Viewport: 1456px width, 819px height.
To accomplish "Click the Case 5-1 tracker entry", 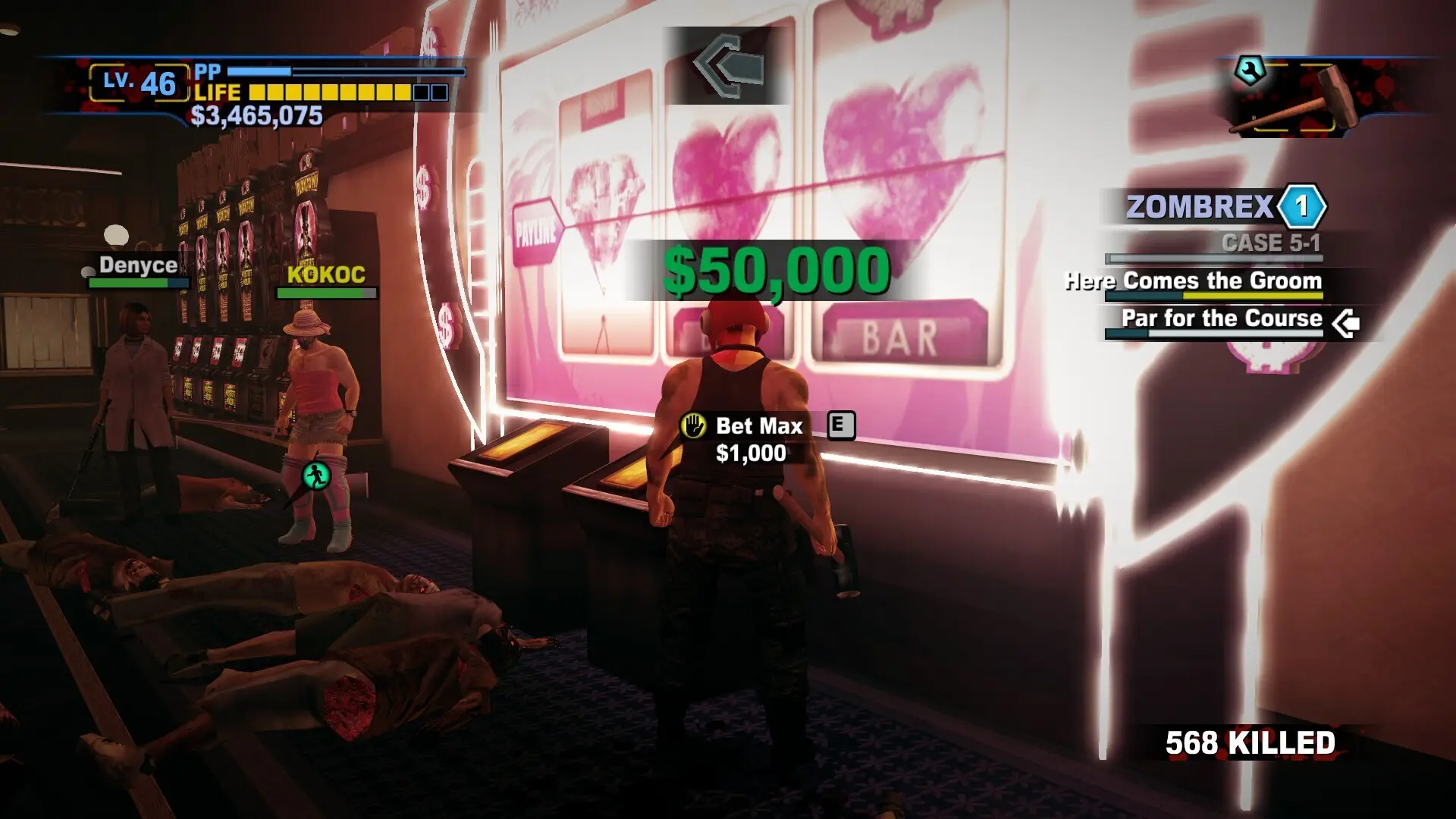I will [1270, 243].
